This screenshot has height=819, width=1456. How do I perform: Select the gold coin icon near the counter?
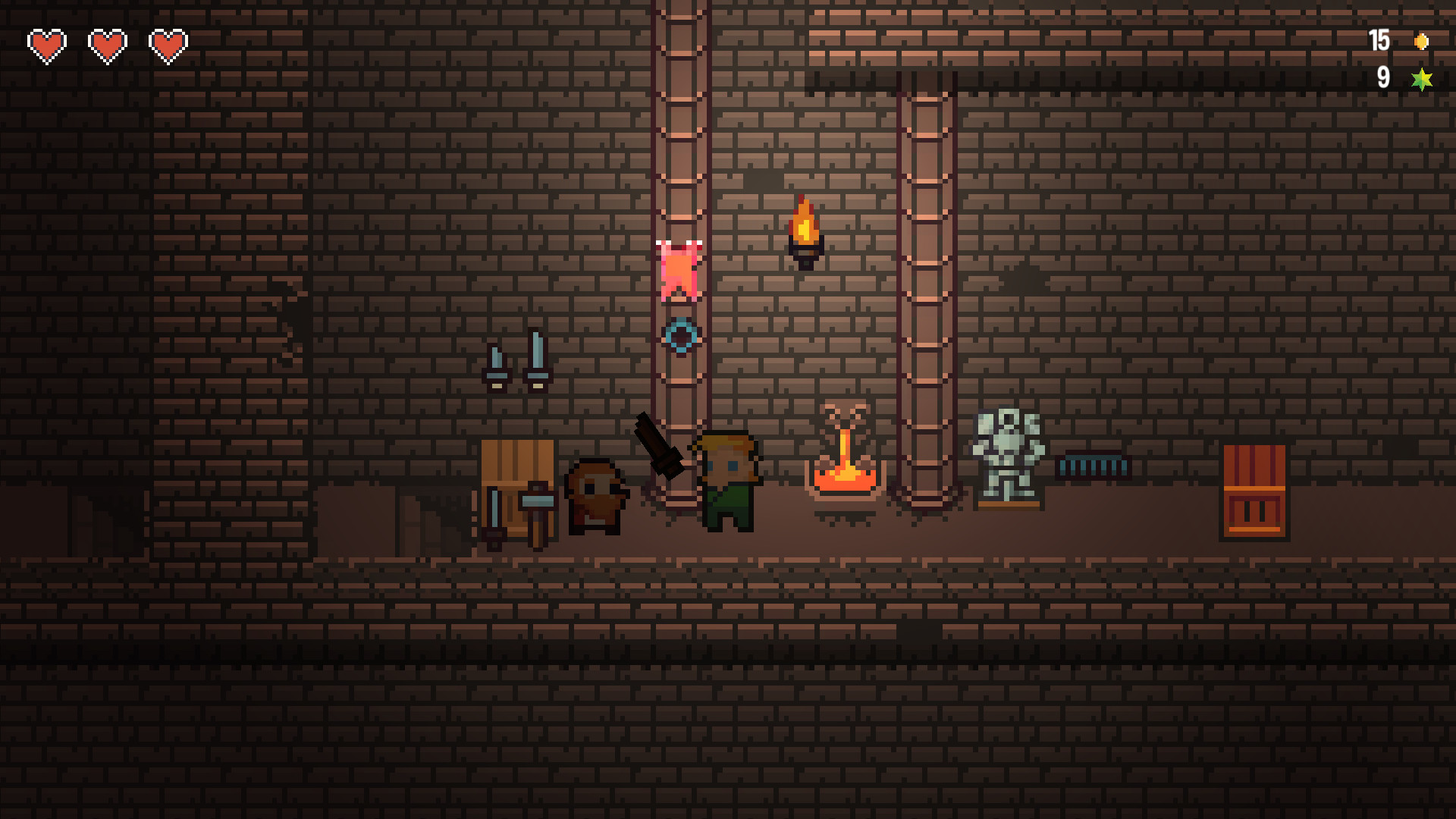[1421, 42]
